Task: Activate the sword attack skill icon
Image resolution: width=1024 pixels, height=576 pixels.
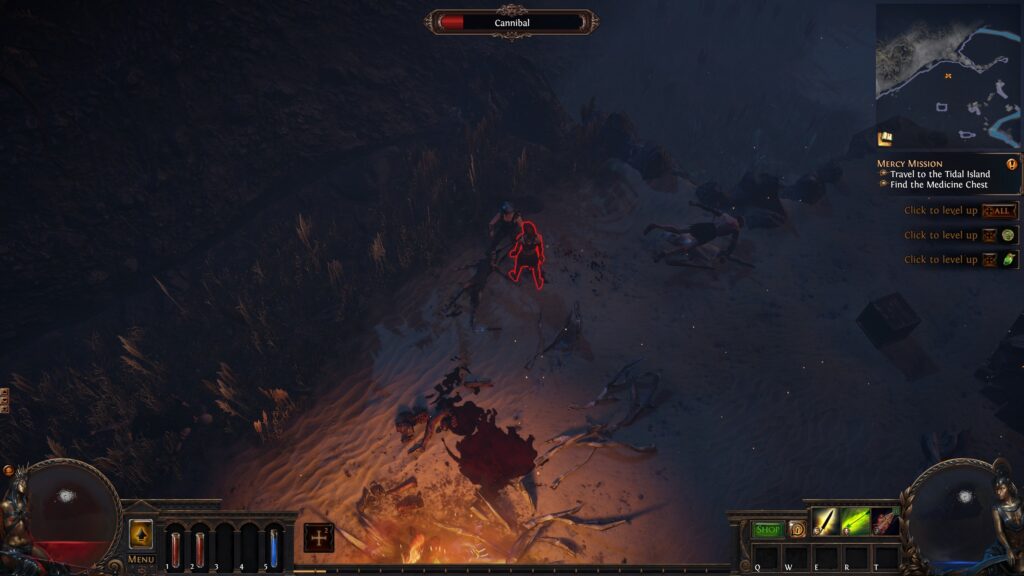Action: click(824, 521)
